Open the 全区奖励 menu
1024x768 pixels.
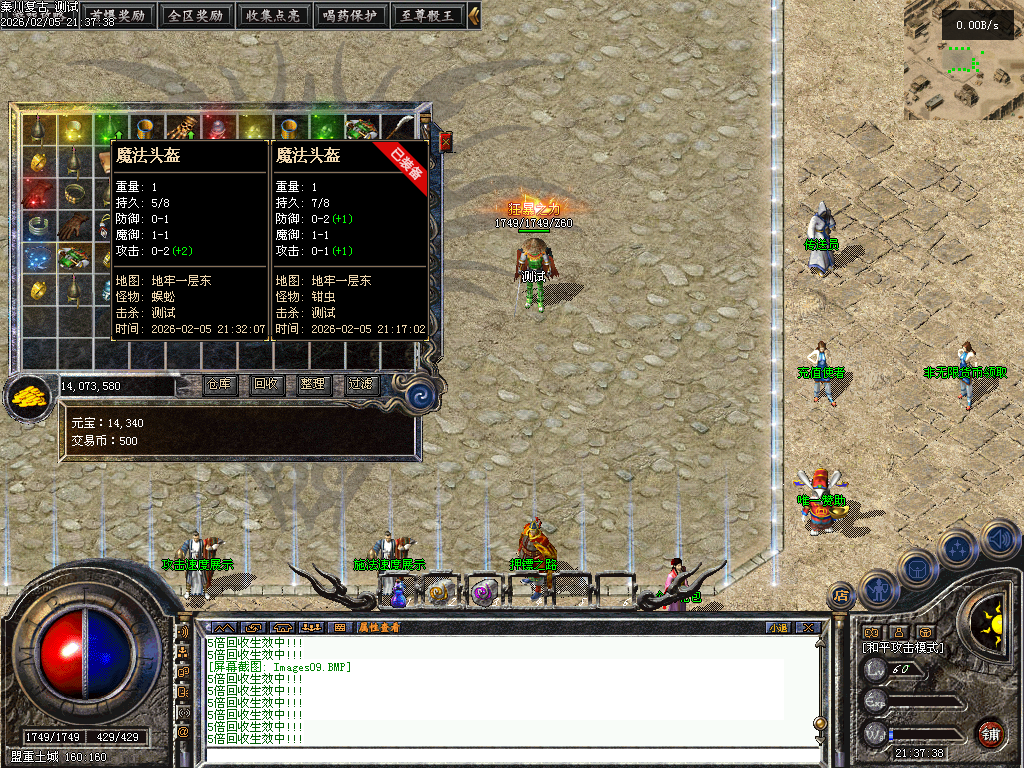coord(195,15)
